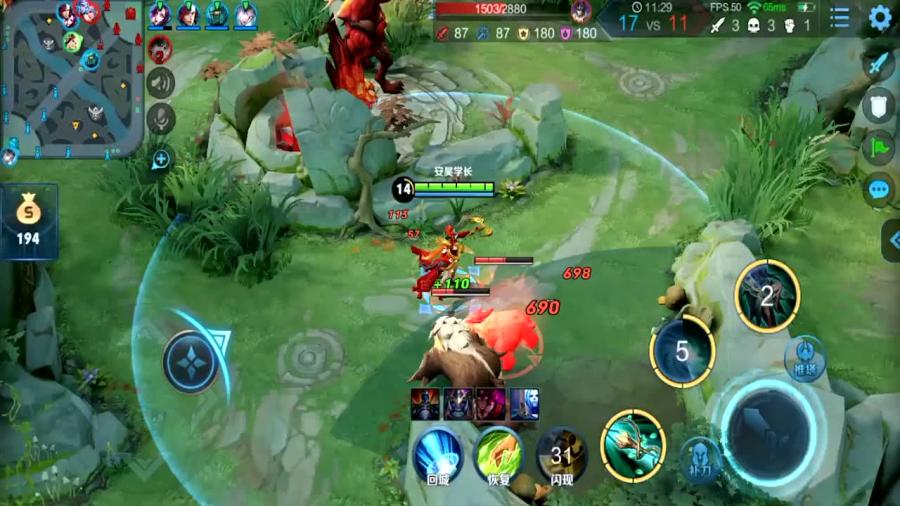The width and height of the screenshot is (900, 506).
Task: Cast the ready skill without a cooldown number
Action: (x=633, y=440)
